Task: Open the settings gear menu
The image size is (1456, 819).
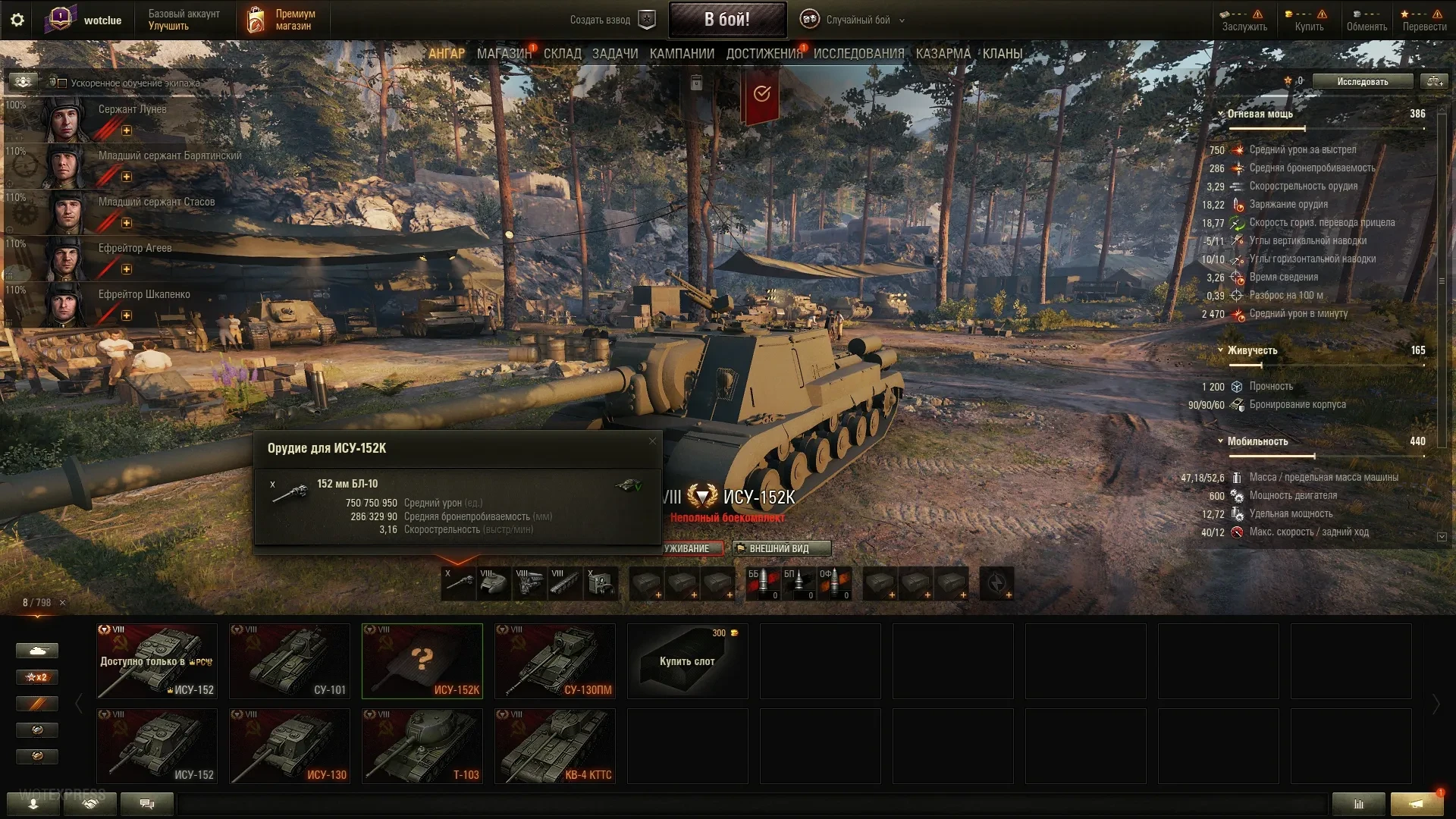Action: [x=17, y=20]
